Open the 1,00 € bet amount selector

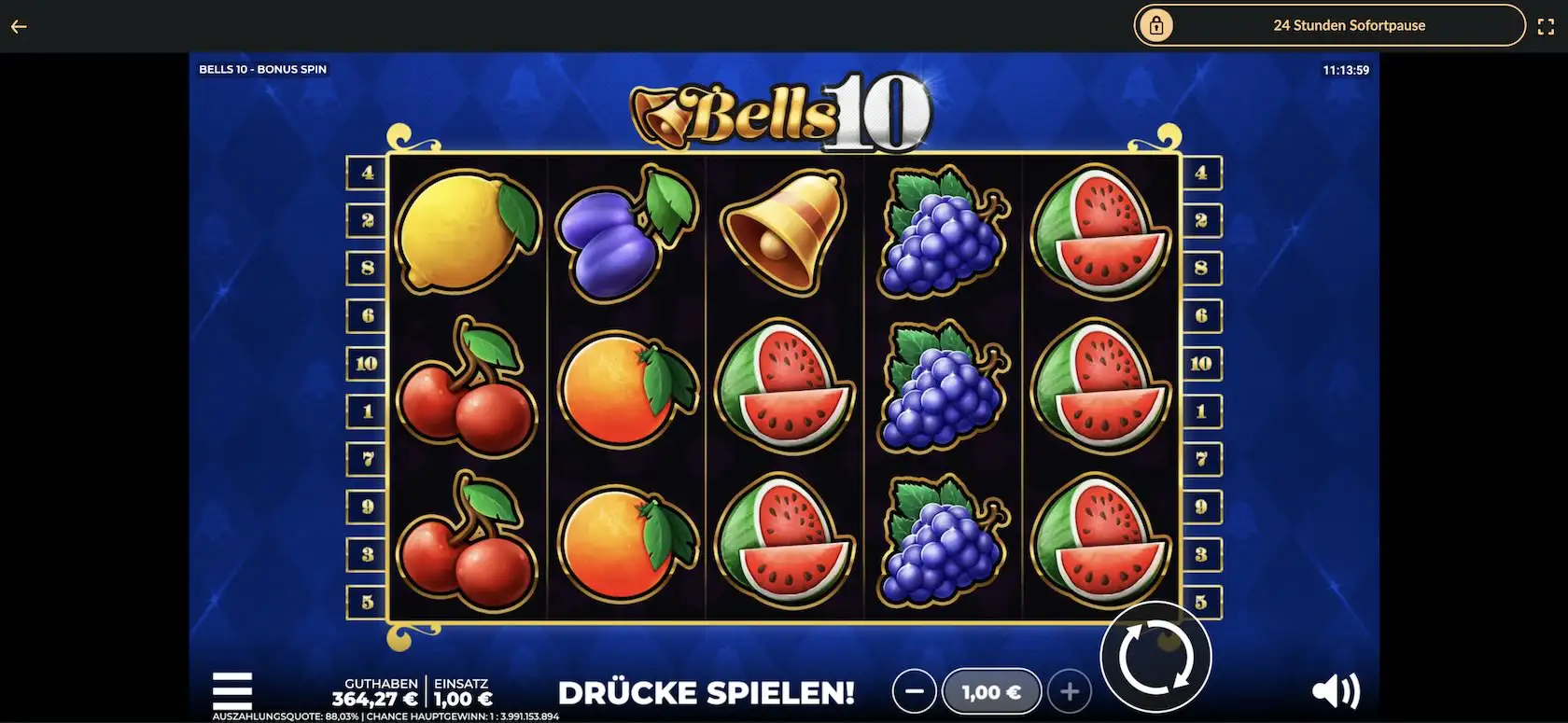click(x=992, y=690)
